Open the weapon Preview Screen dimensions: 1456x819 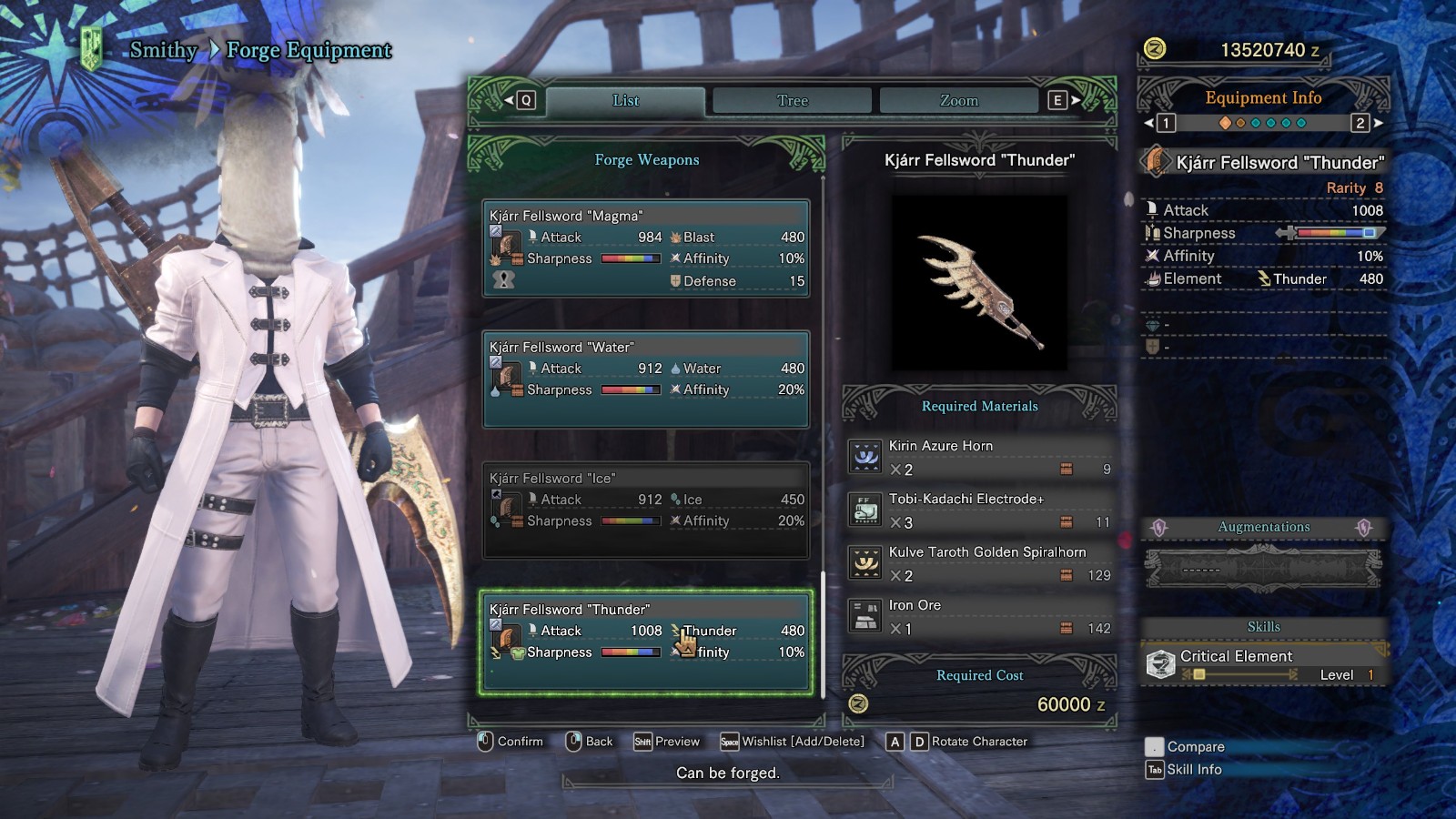tap(667, 742)
